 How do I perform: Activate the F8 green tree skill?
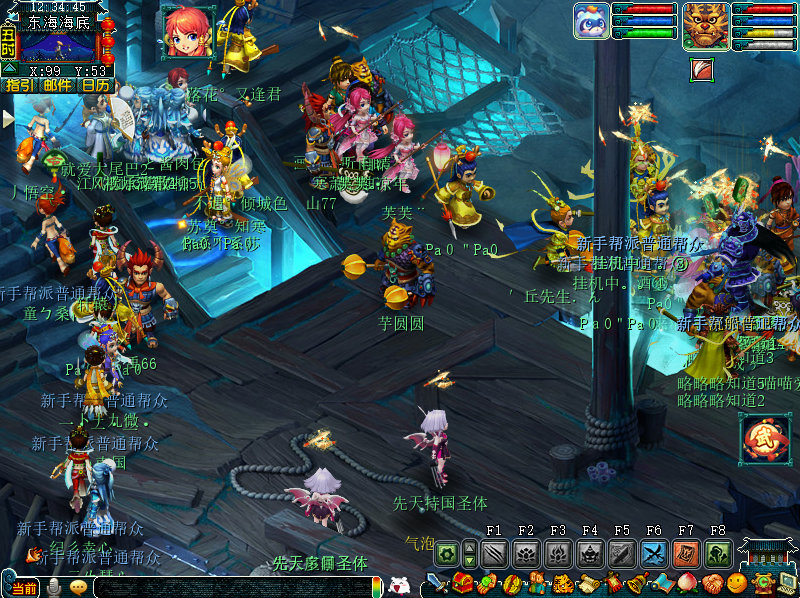click(718, 554)
